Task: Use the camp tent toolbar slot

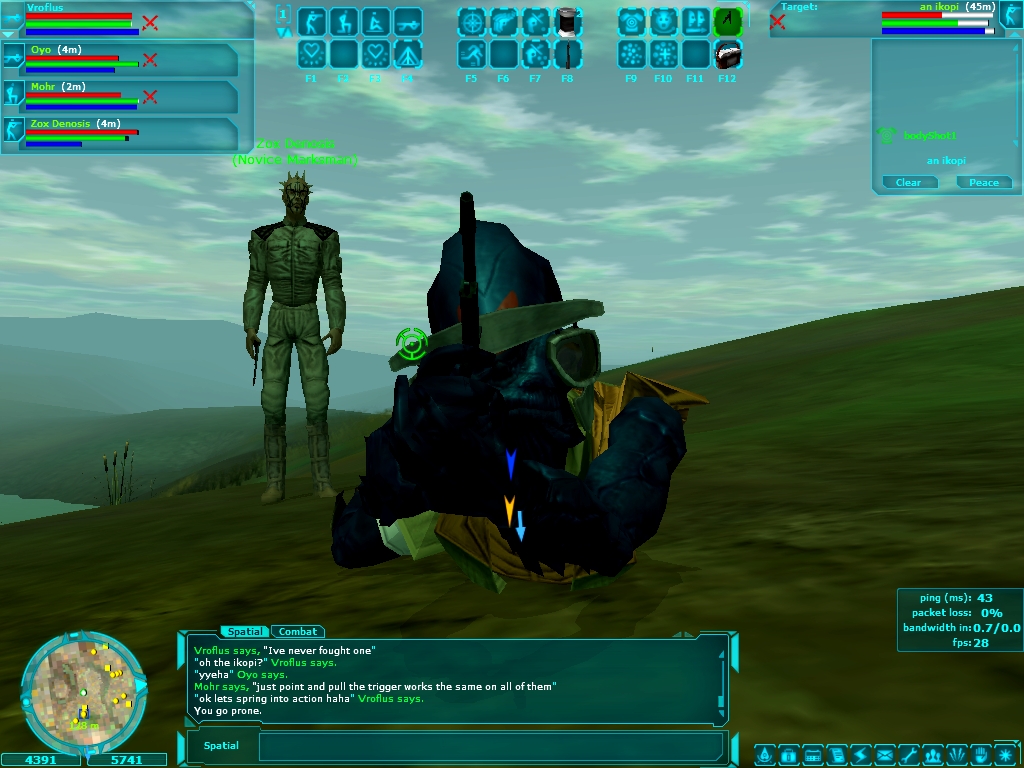Action: coord(407,53)
